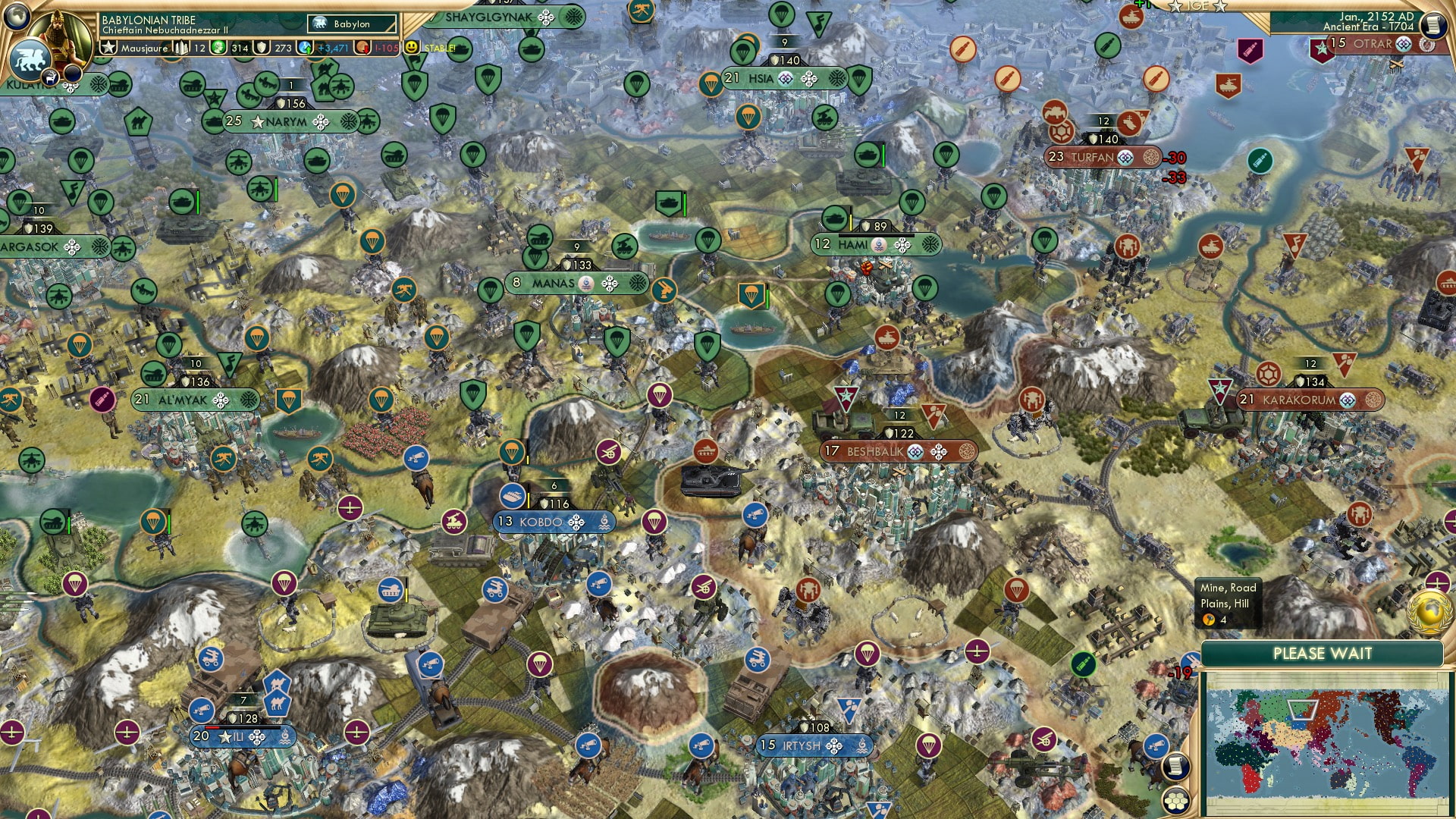Click the gold coin icon showing 314
Viewport: 1456px width, 819px height.
click(218, 47)
